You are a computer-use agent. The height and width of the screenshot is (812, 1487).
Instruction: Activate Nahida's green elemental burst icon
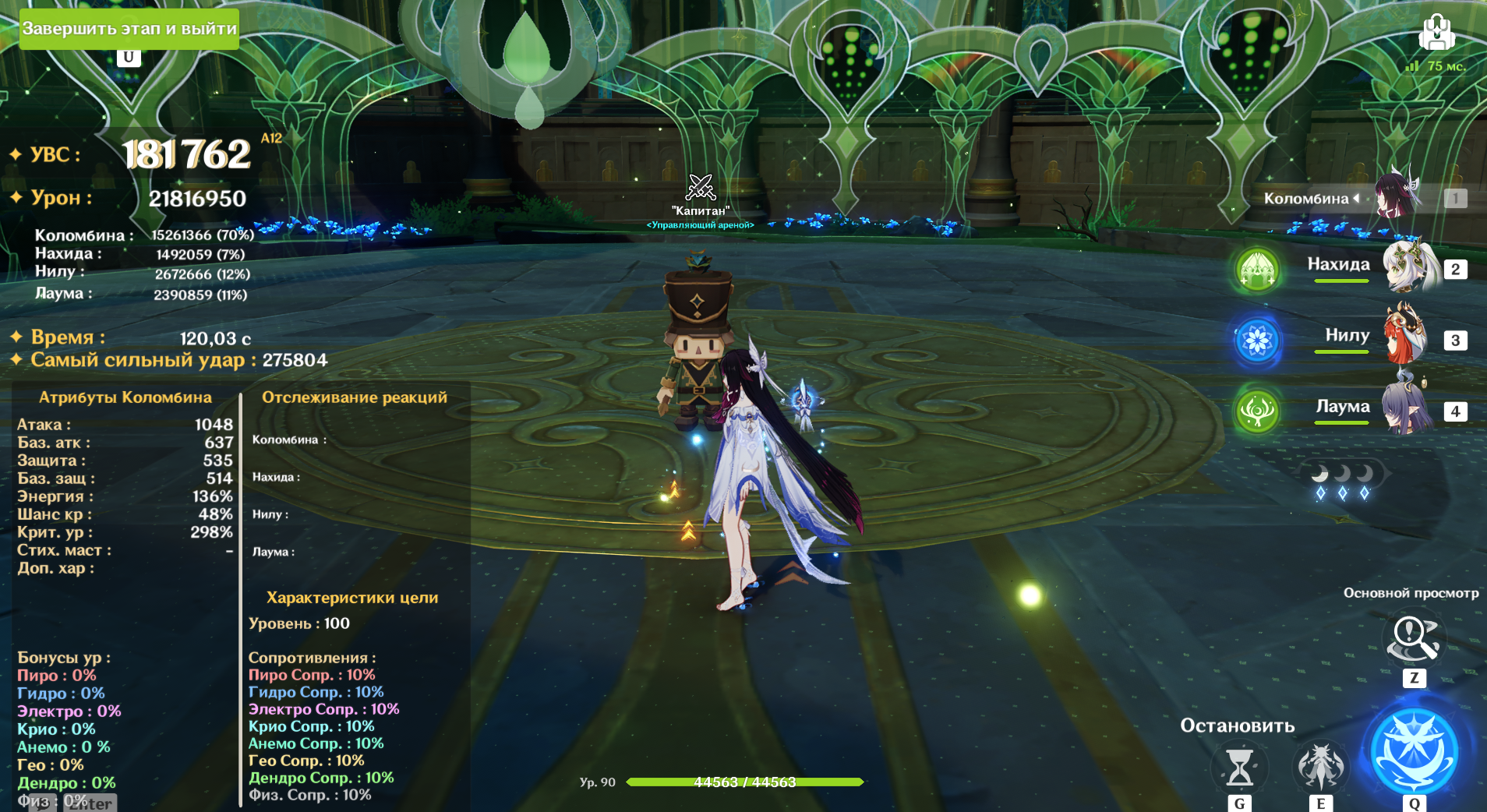(1257, 270)
